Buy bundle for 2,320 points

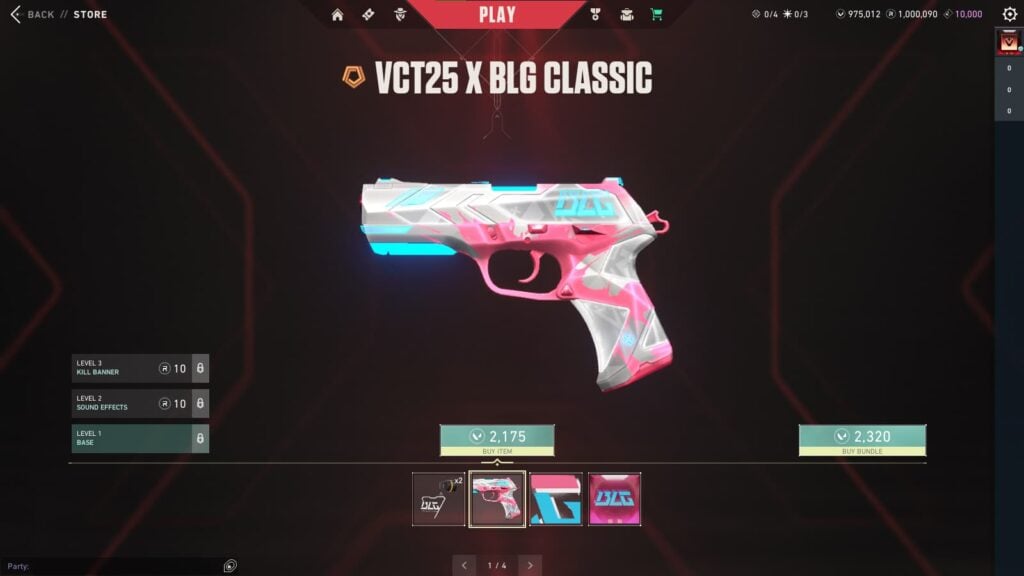point(861,439)
